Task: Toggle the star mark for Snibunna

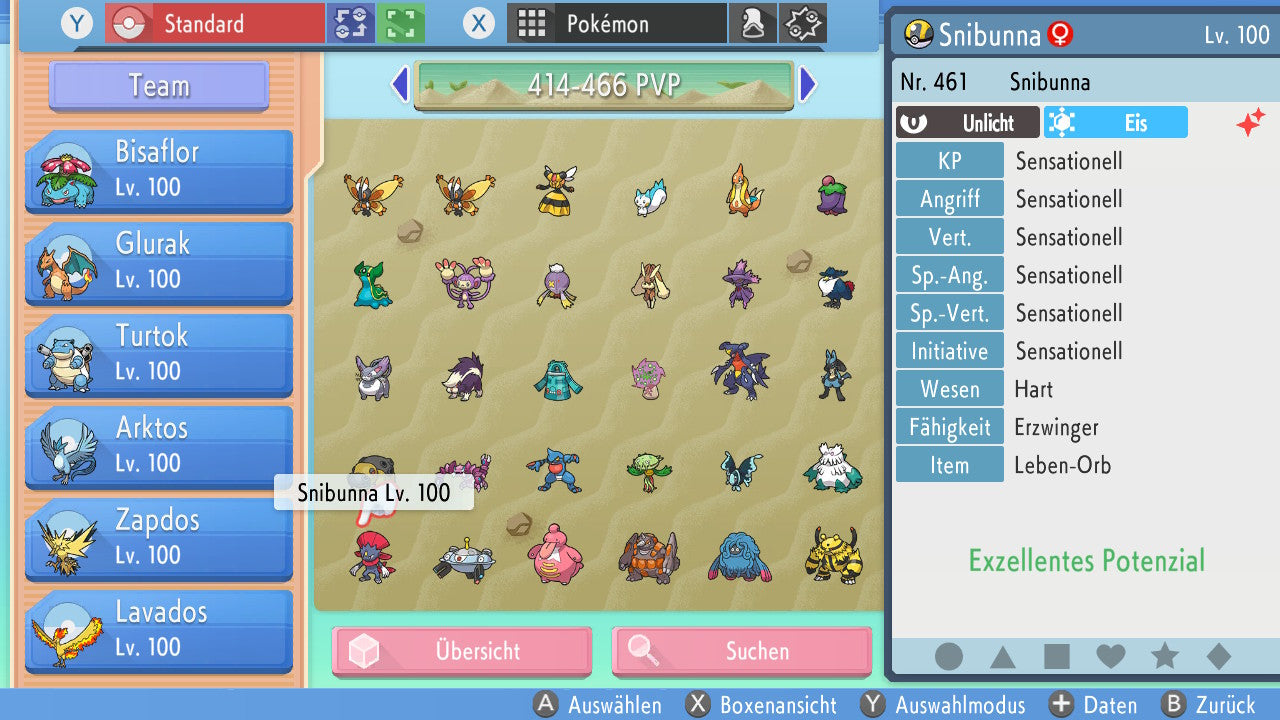Action: tap(1164, 656)
